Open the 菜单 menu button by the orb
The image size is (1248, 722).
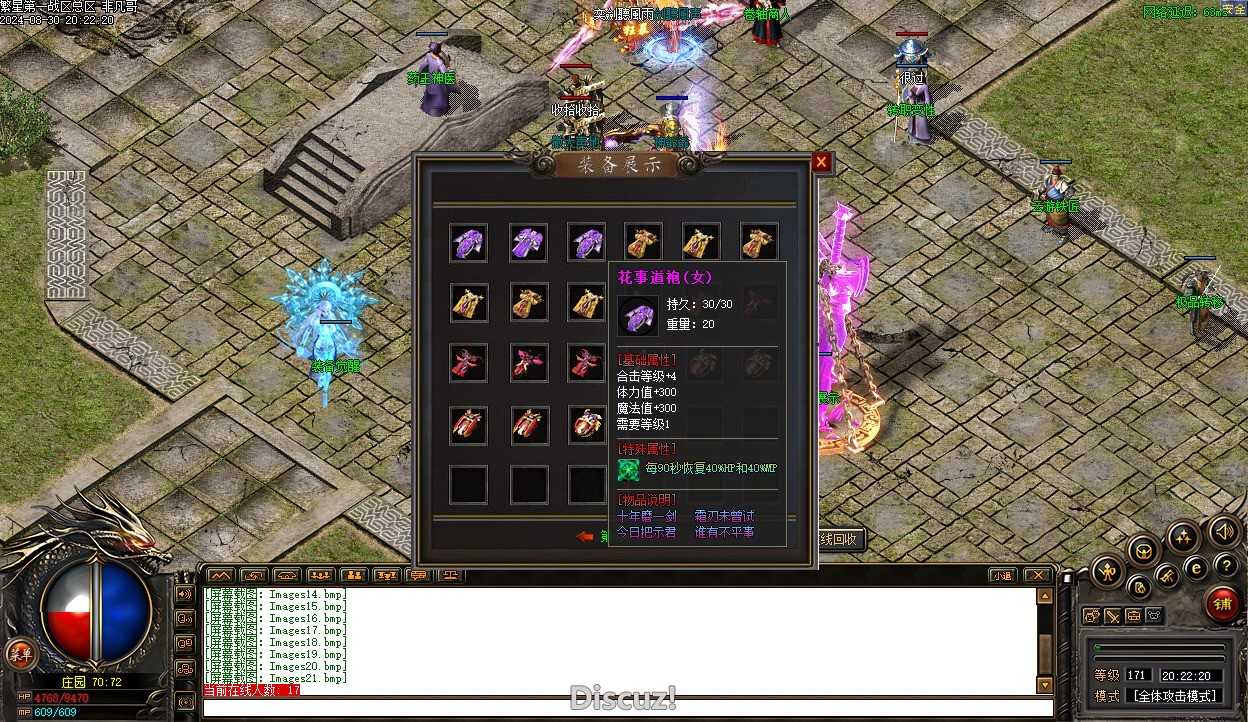click(x=18, y=655)
